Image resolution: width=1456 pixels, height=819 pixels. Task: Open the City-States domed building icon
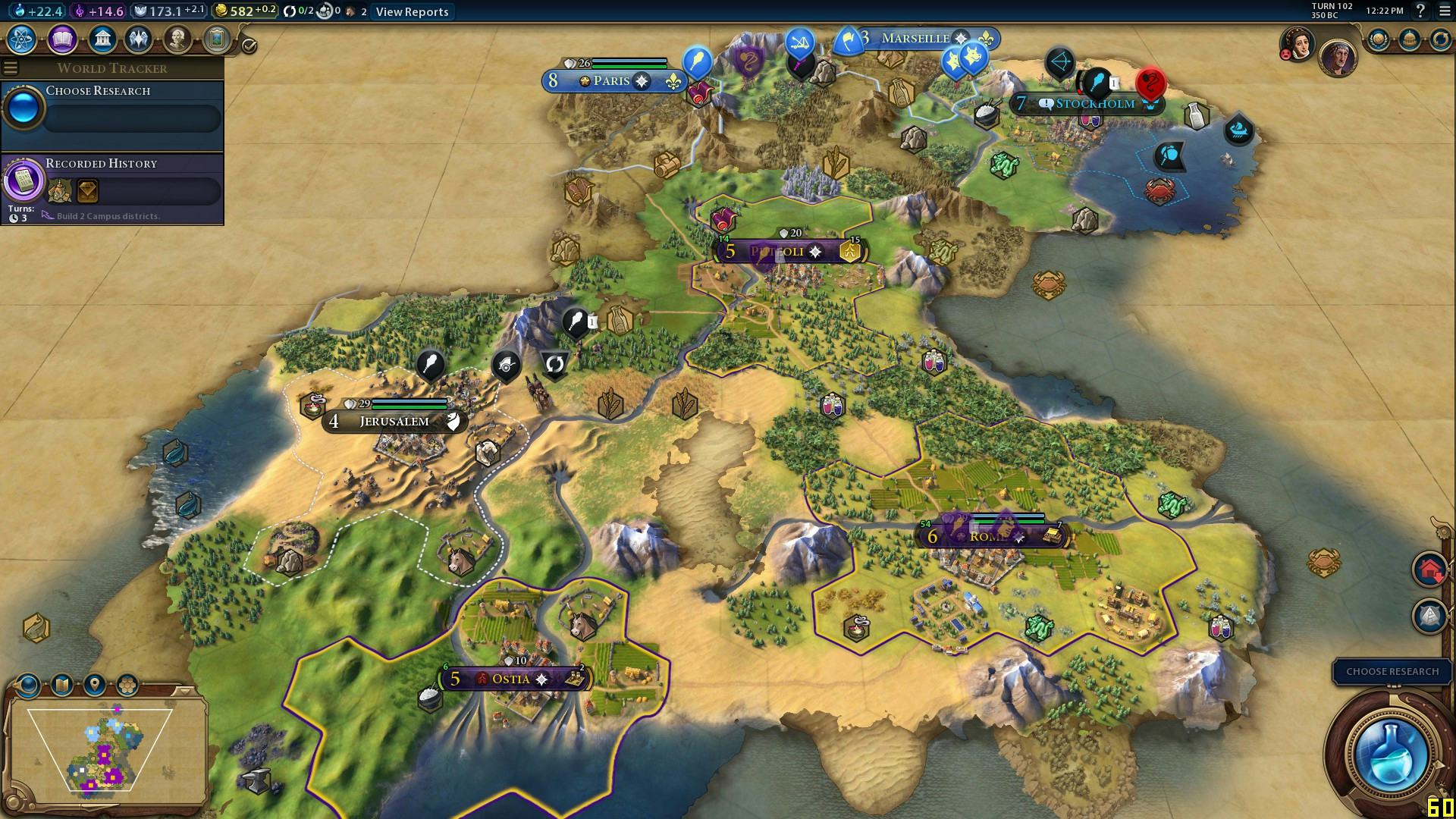[1409, 39]
